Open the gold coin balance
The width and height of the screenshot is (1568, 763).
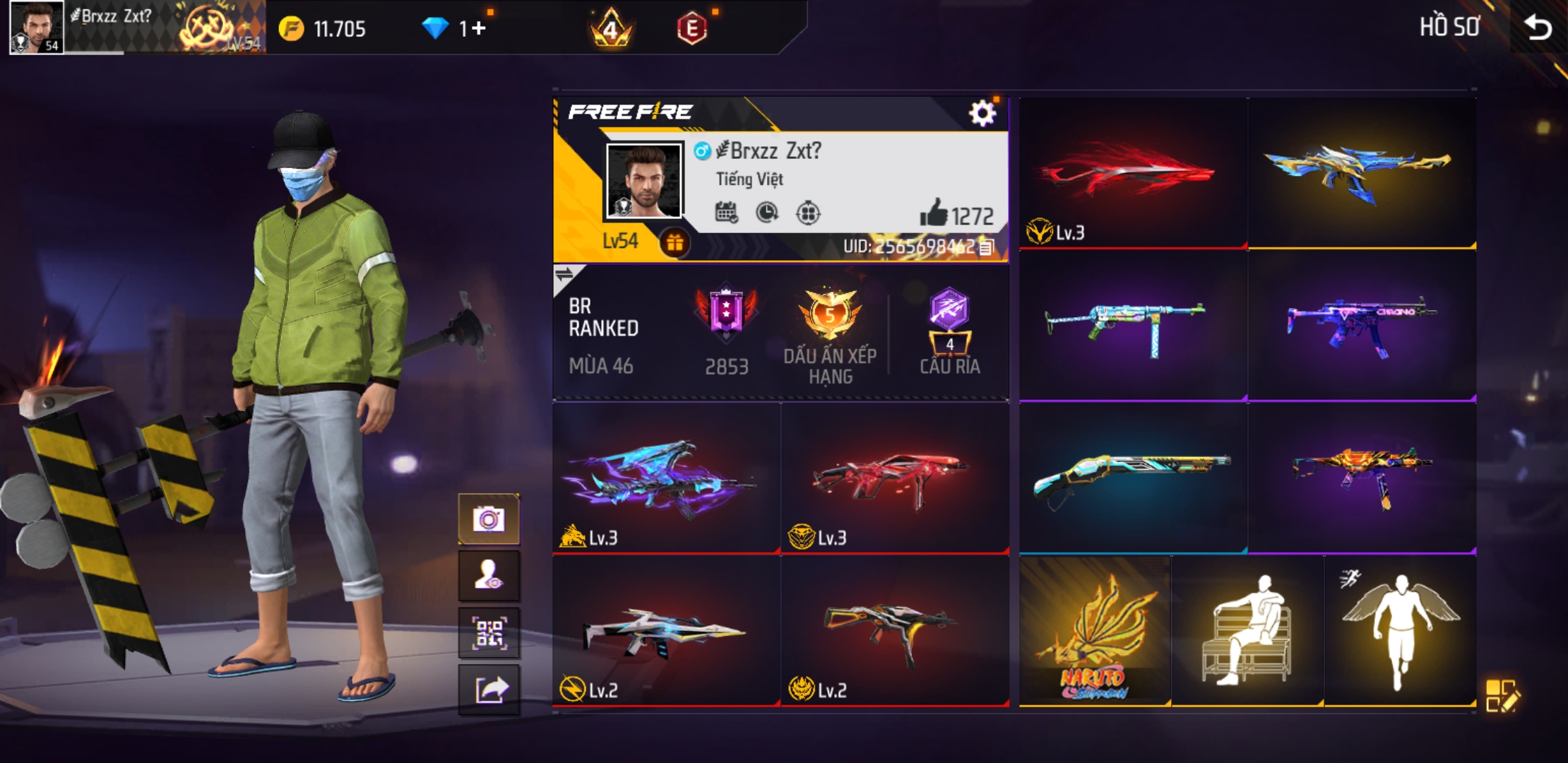323,29
